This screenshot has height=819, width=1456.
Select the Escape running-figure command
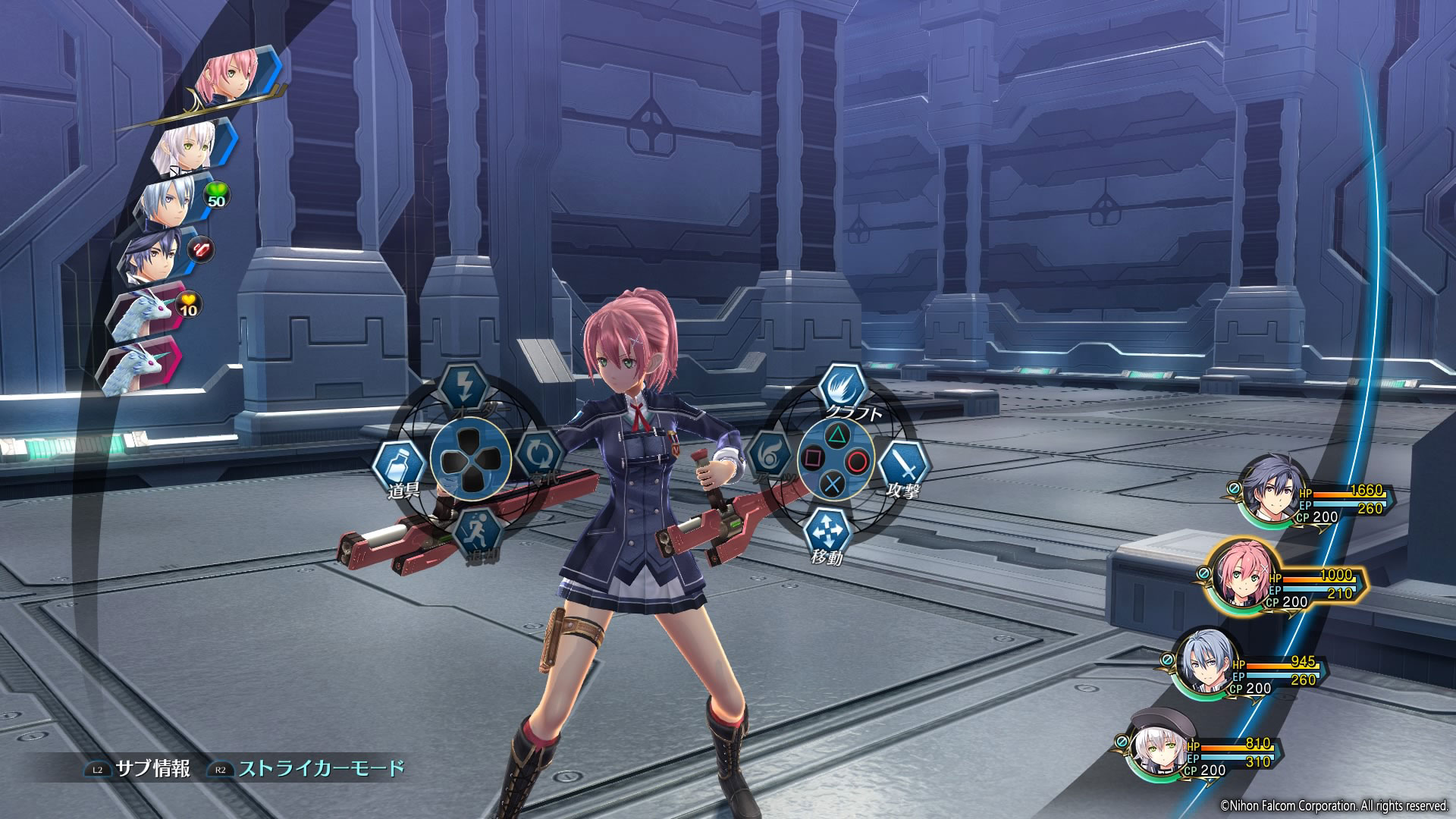(479, 530)
